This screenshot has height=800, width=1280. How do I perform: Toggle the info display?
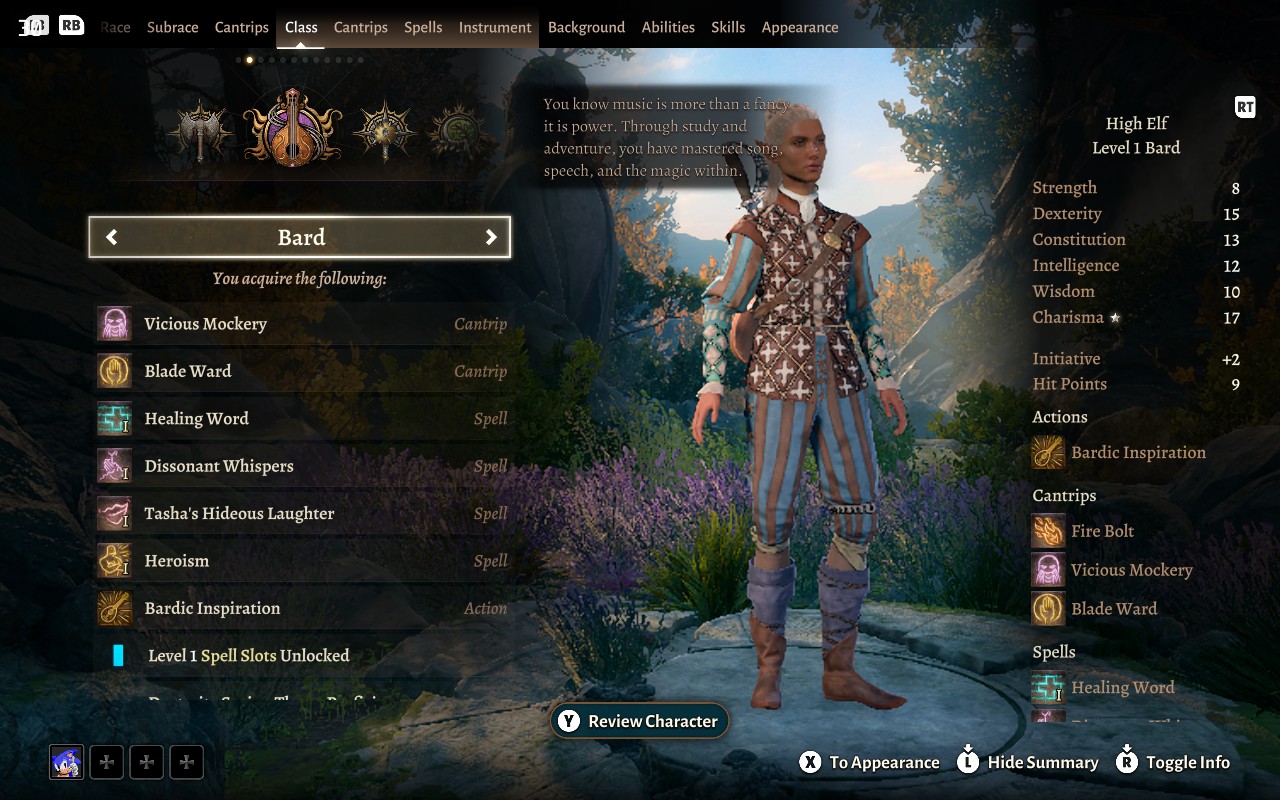coord(1172,762)
